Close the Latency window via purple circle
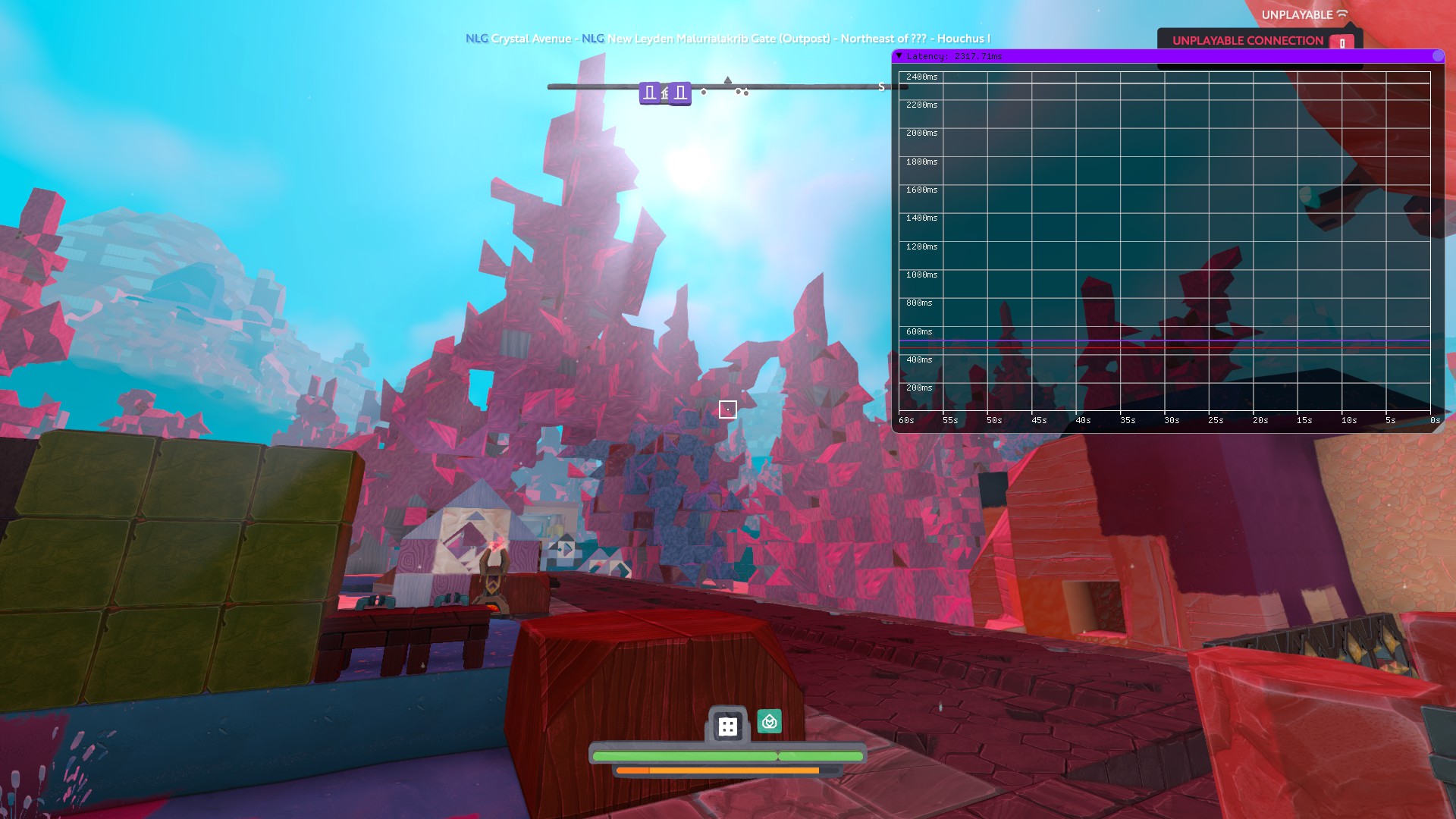 1438,55
